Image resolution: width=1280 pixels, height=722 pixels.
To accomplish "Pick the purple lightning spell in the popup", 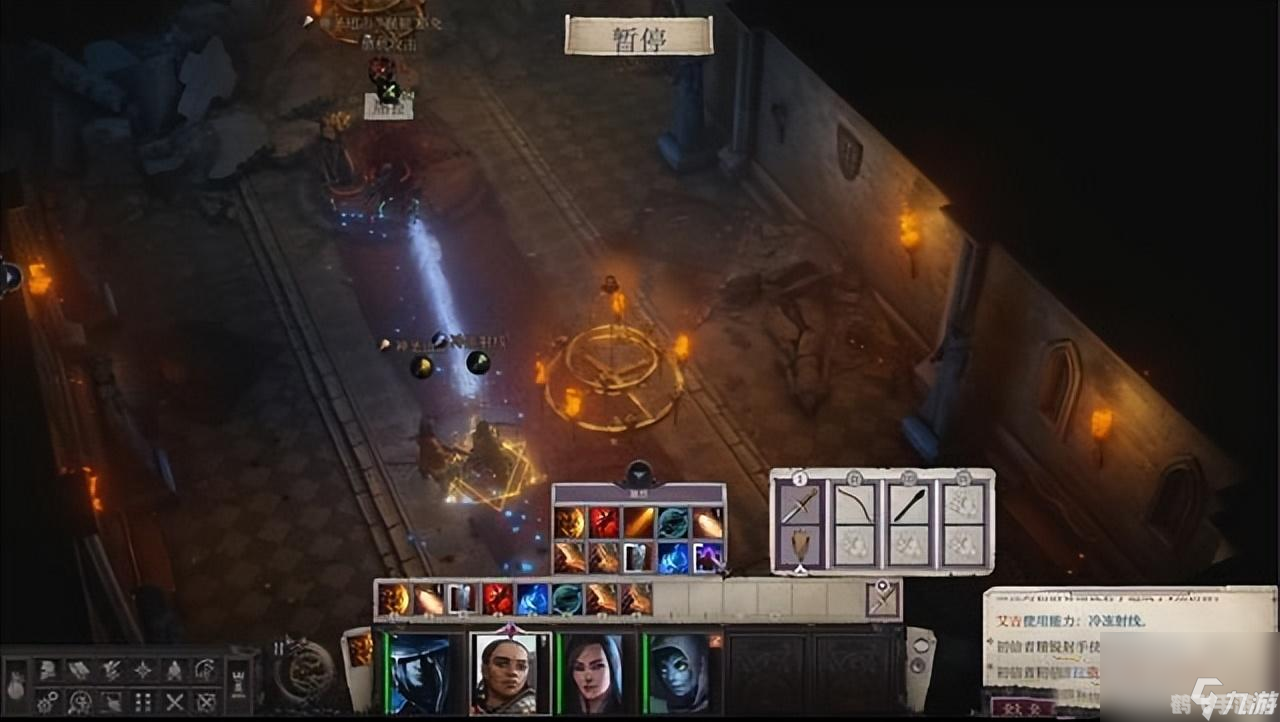I will (x=708, y=557).
